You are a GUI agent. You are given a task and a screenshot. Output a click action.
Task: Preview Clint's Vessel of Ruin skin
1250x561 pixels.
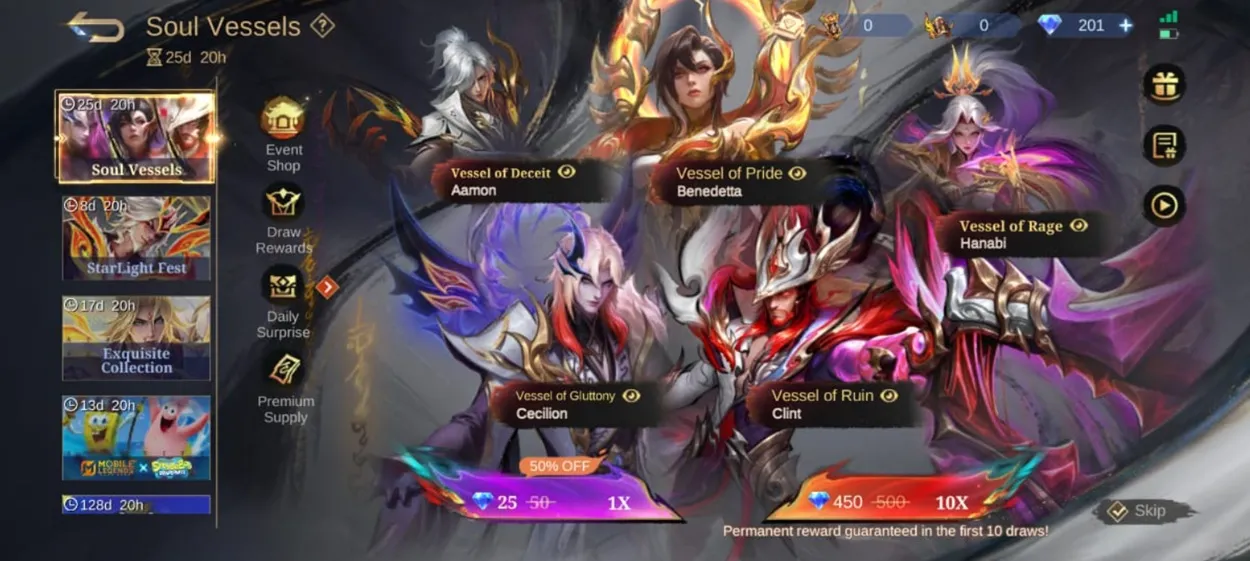point(889,396)
